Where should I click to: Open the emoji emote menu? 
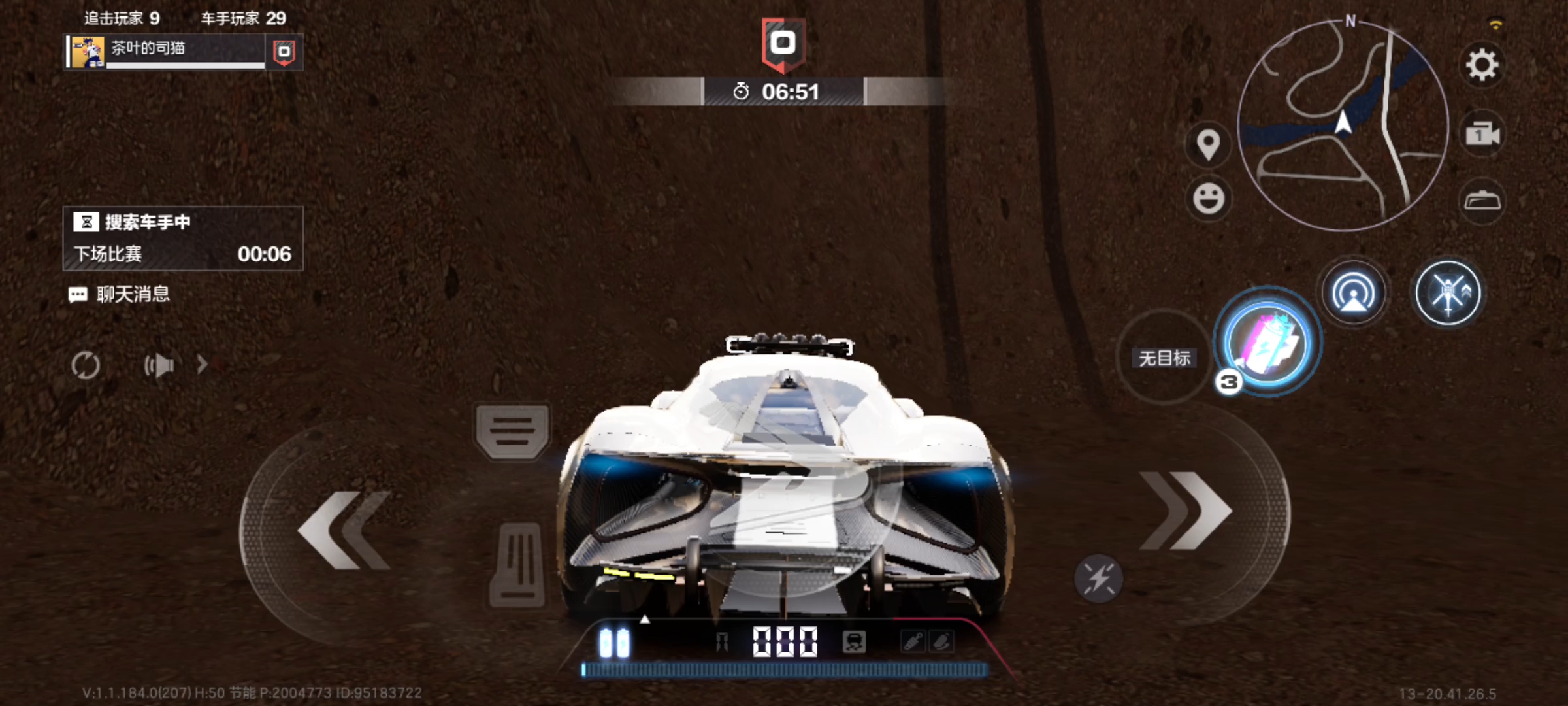coord(1208,198)
